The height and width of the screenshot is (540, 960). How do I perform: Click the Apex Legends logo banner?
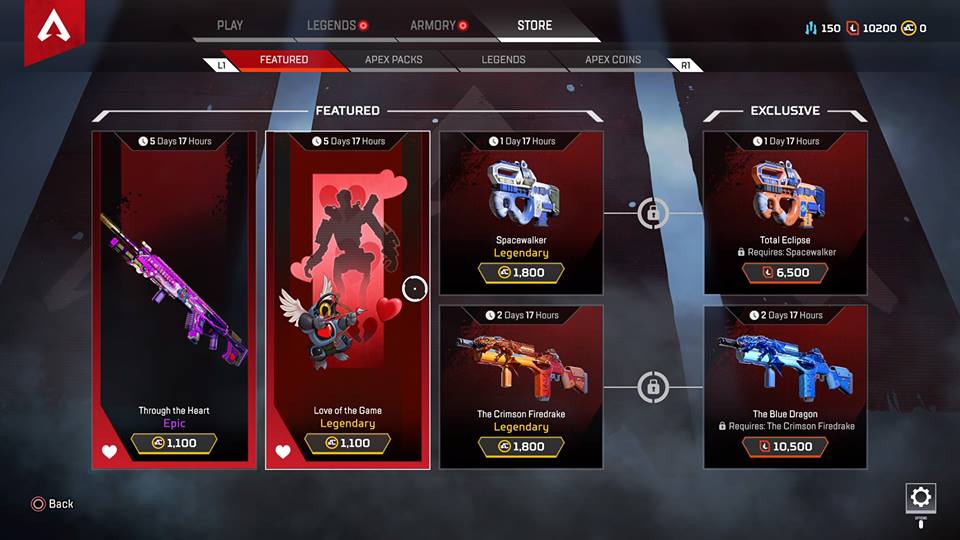[52, 30]
